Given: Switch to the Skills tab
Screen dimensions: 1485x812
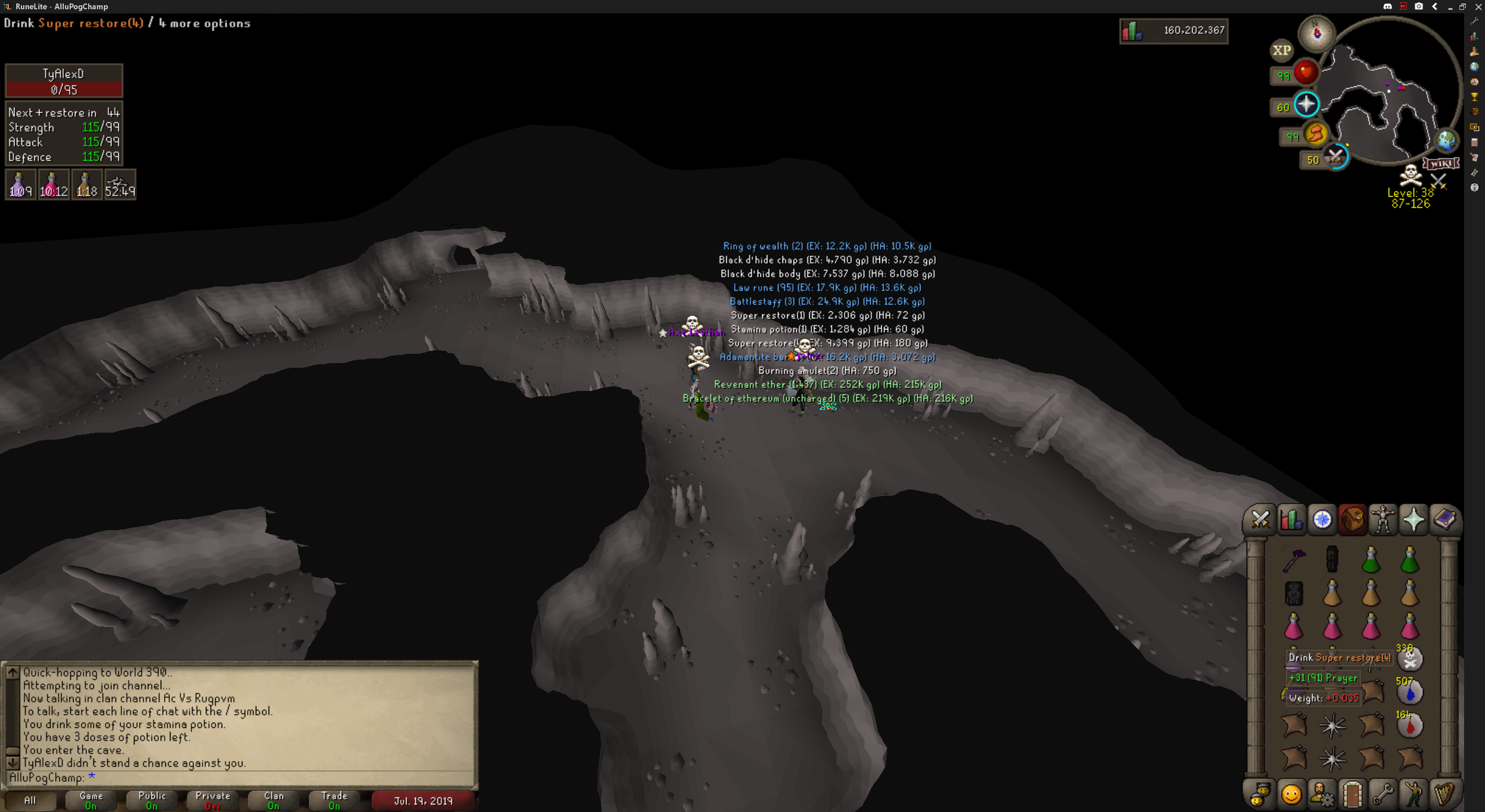Looking at the screenshot, I should (x=1291, y=519).
